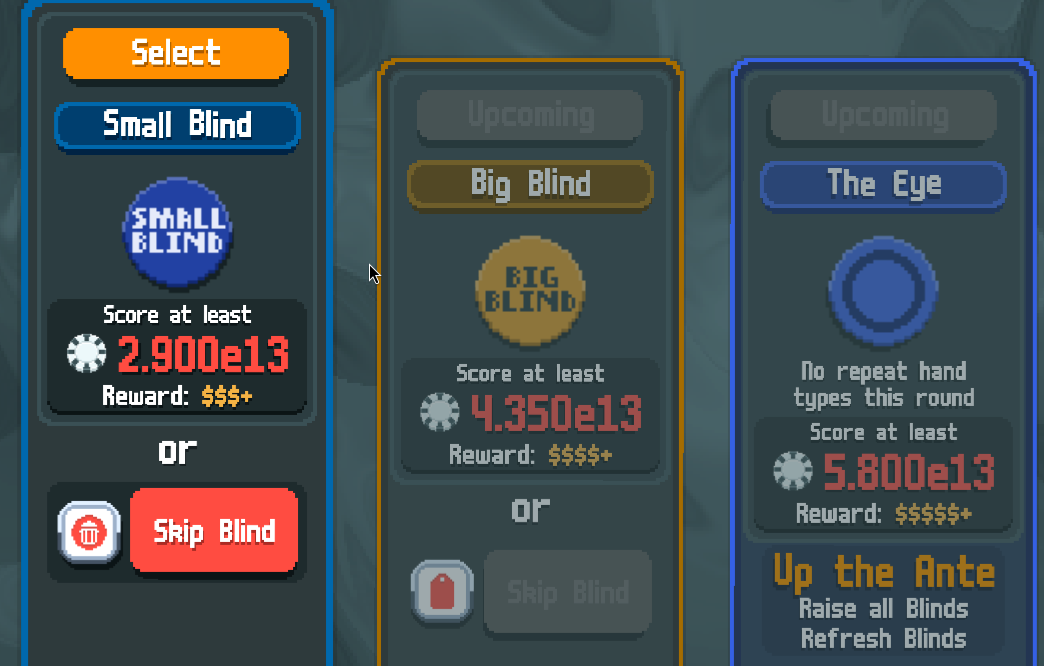This screenshot has width=1044, height=666.
Task: Skip the Small Blind
Action: pyautogui.click(x=214, y=530)
